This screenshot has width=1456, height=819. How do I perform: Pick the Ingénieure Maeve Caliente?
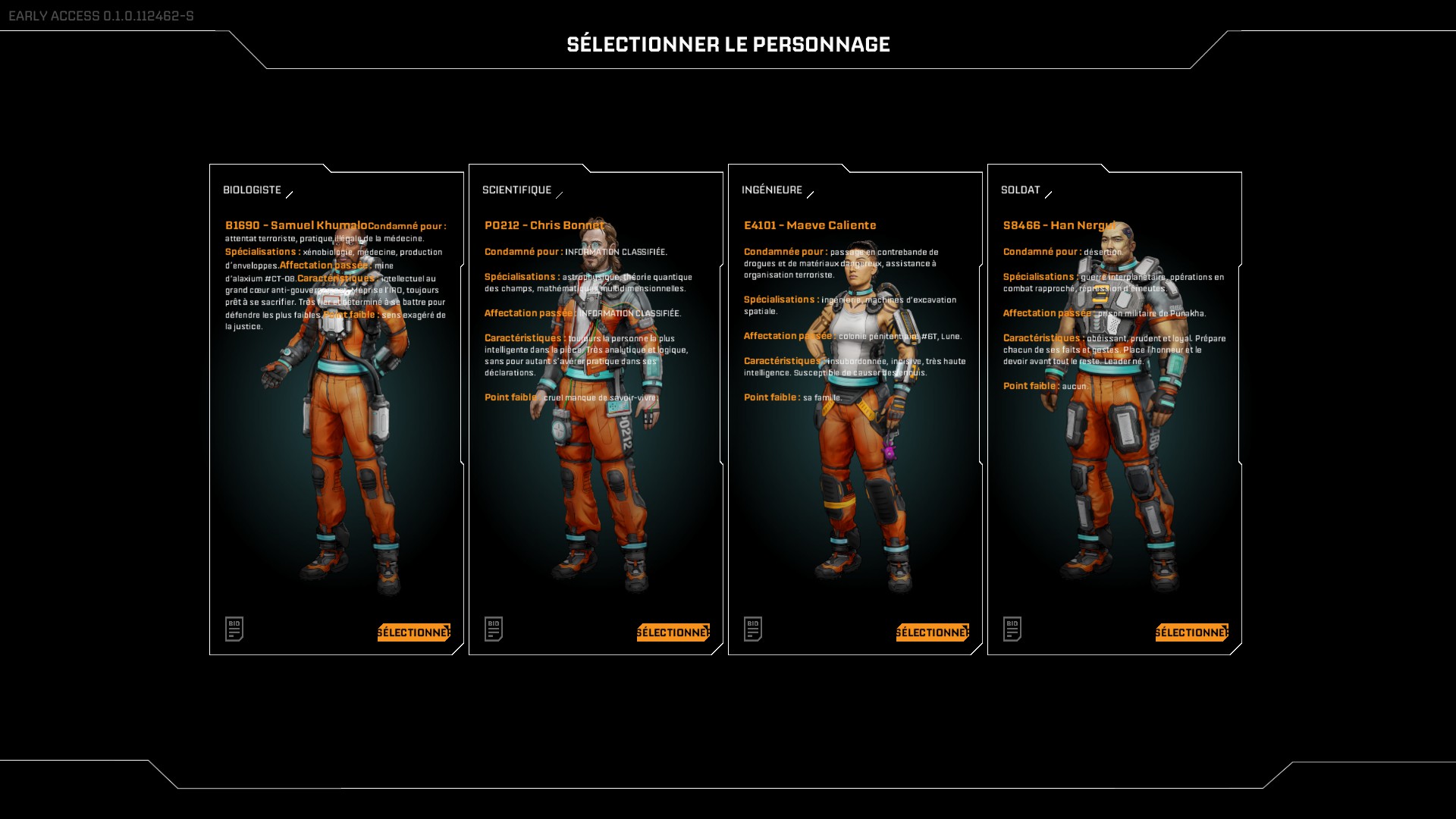point(932,632)
